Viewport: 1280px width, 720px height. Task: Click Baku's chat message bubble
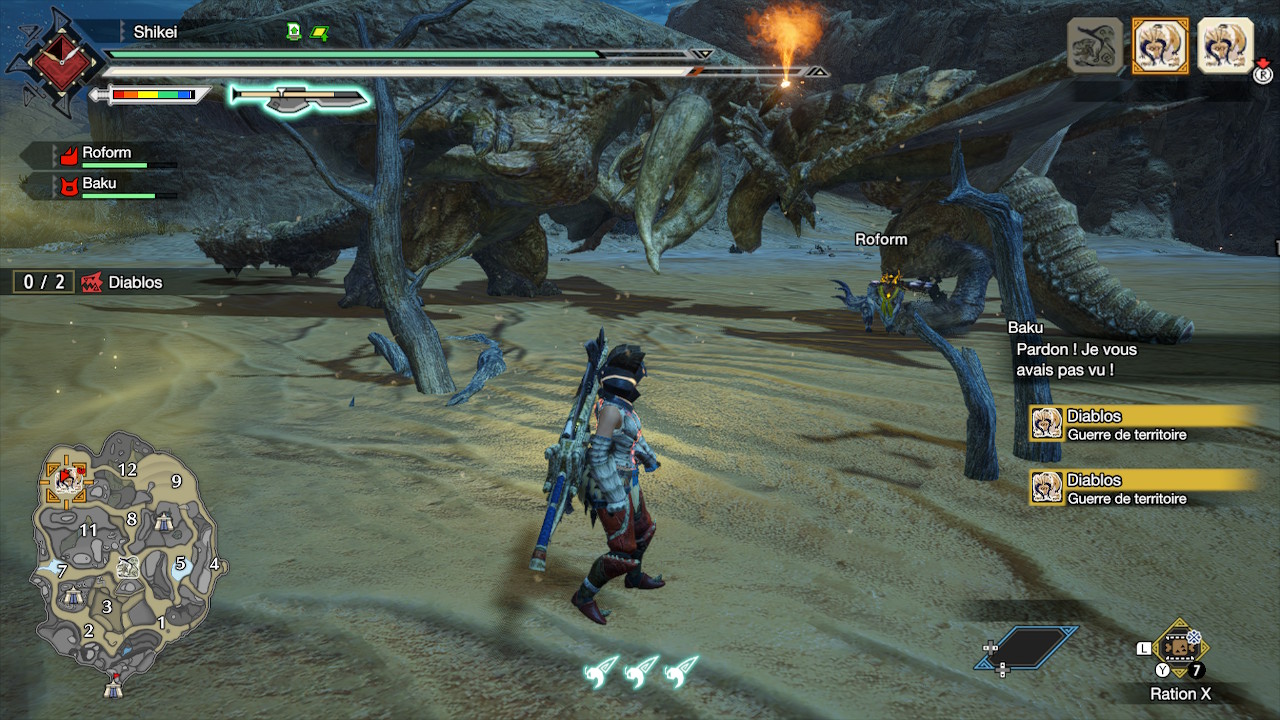click(1076, 359)
